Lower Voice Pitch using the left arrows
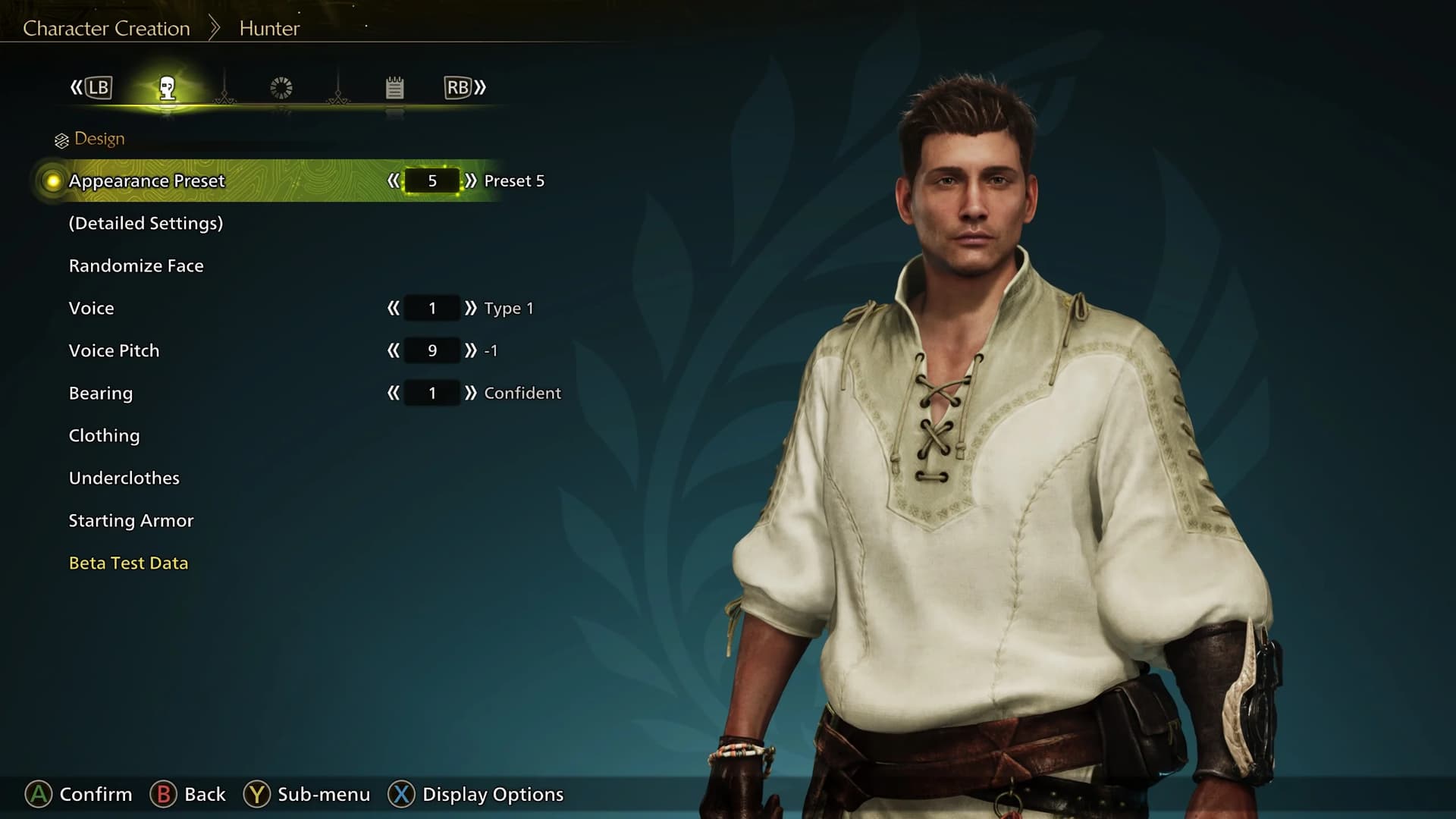Screen dimensions: 1456x819 pos(394,350)
